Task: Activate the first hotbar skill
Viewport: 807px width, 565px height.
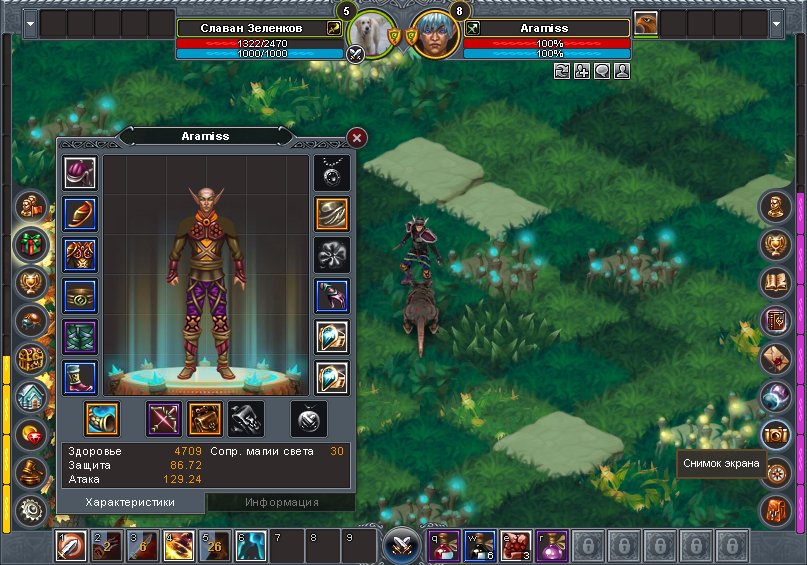Action: click(71, 546)
